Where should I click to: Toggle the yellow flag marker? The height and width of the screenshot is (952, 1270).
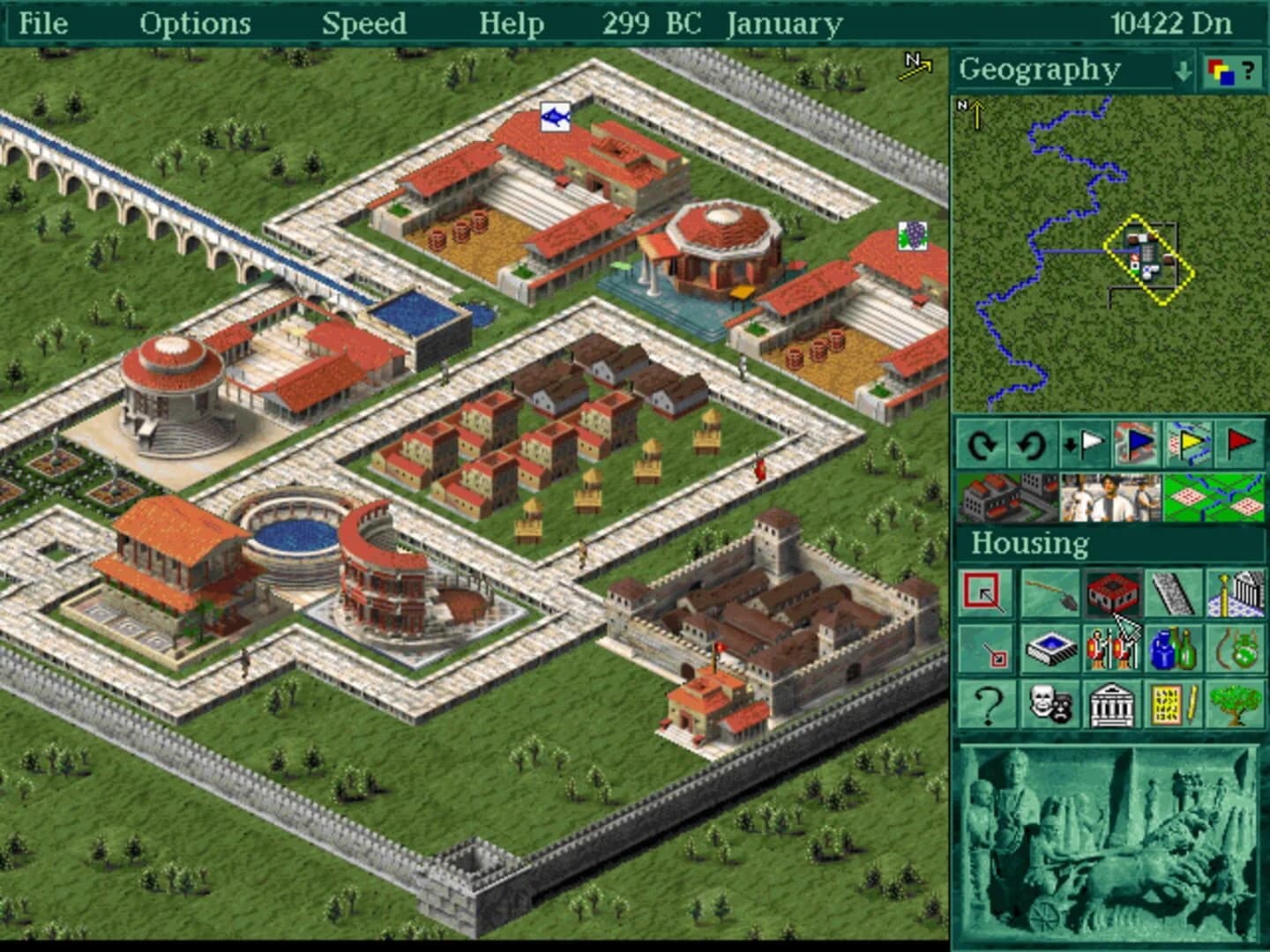point(1190,444)
